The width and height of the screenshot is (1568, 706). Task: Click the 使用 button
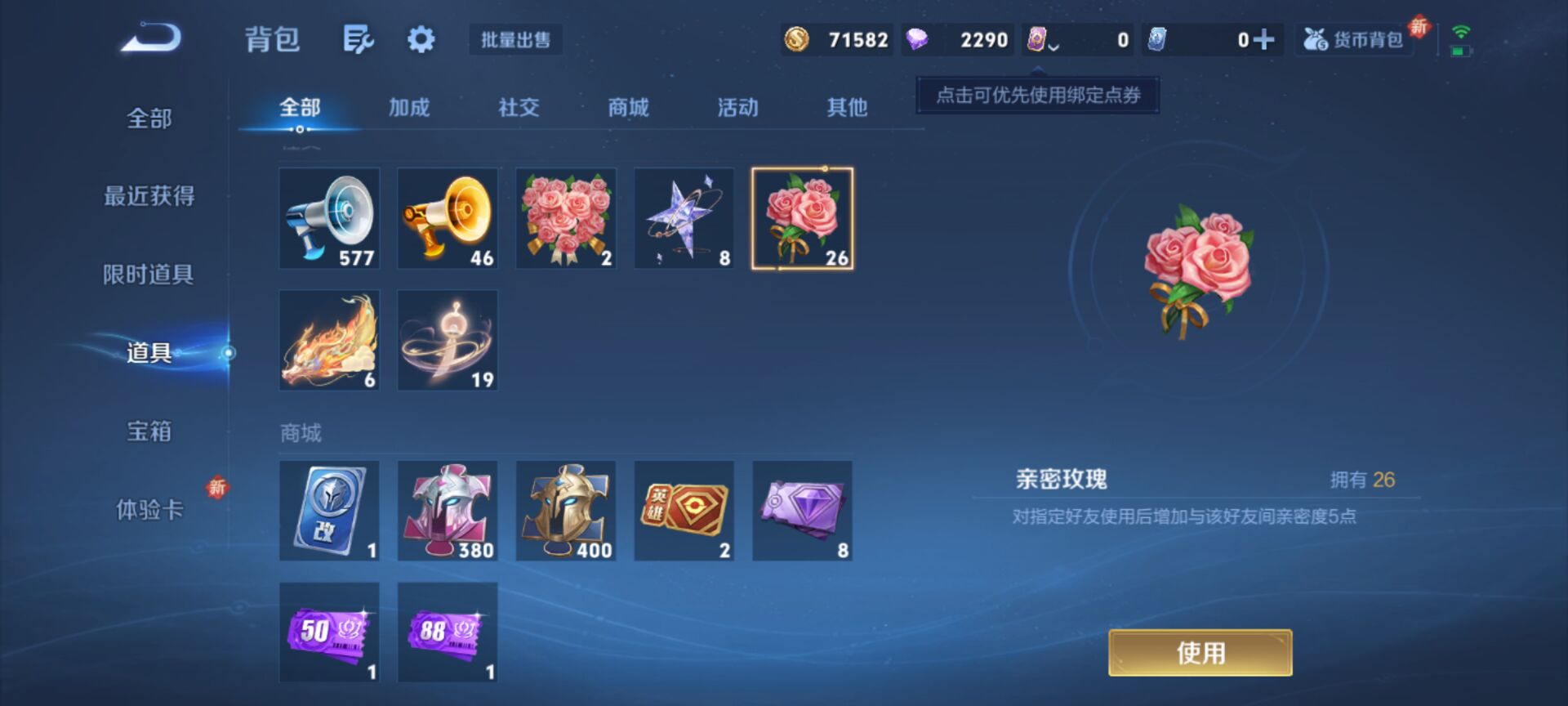pyautogui.click(x=1199, y=652)
